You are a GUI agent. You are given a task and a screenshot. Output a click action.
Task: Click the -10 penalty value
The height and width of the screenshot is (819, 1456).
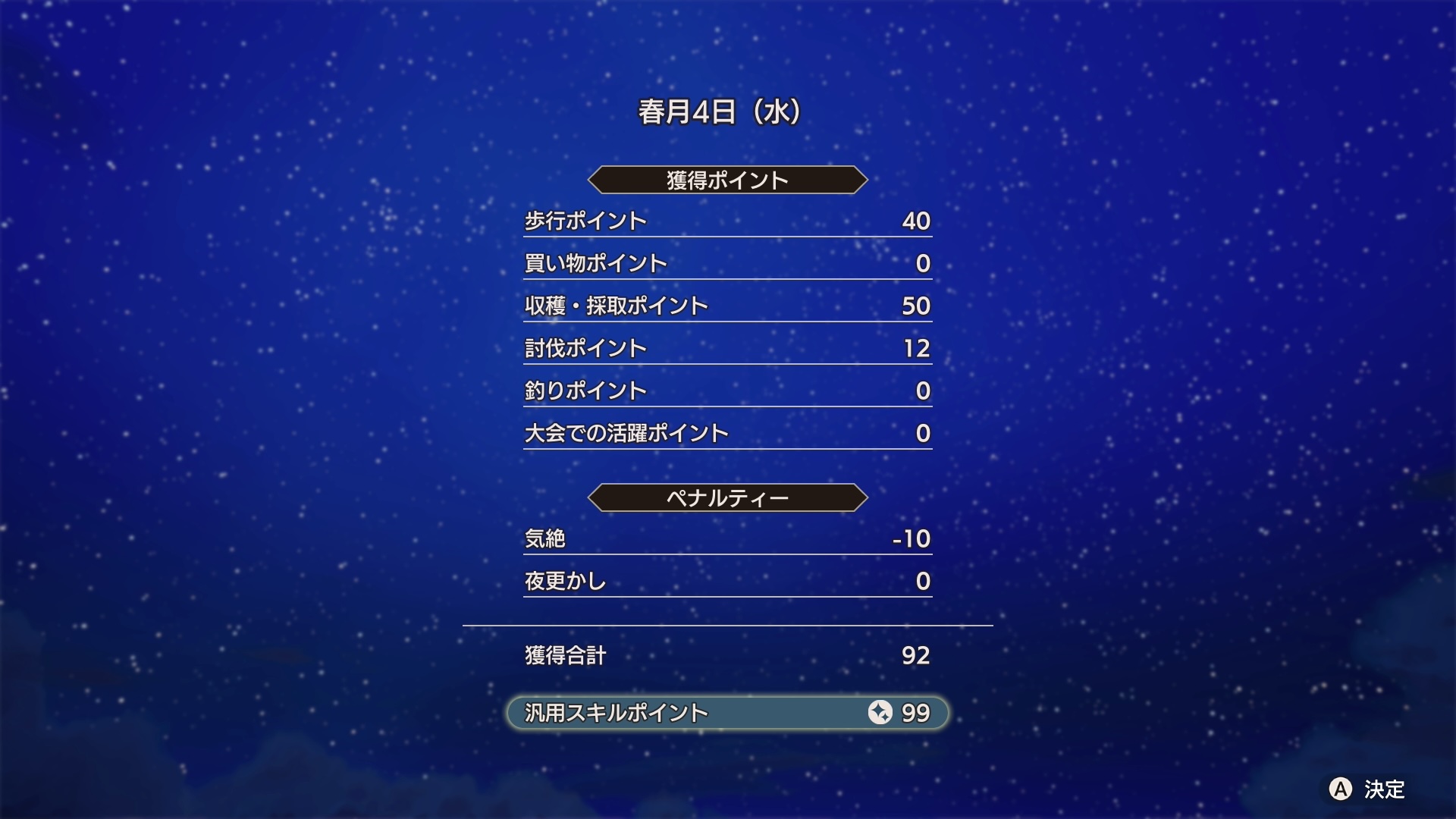(910, 538)
